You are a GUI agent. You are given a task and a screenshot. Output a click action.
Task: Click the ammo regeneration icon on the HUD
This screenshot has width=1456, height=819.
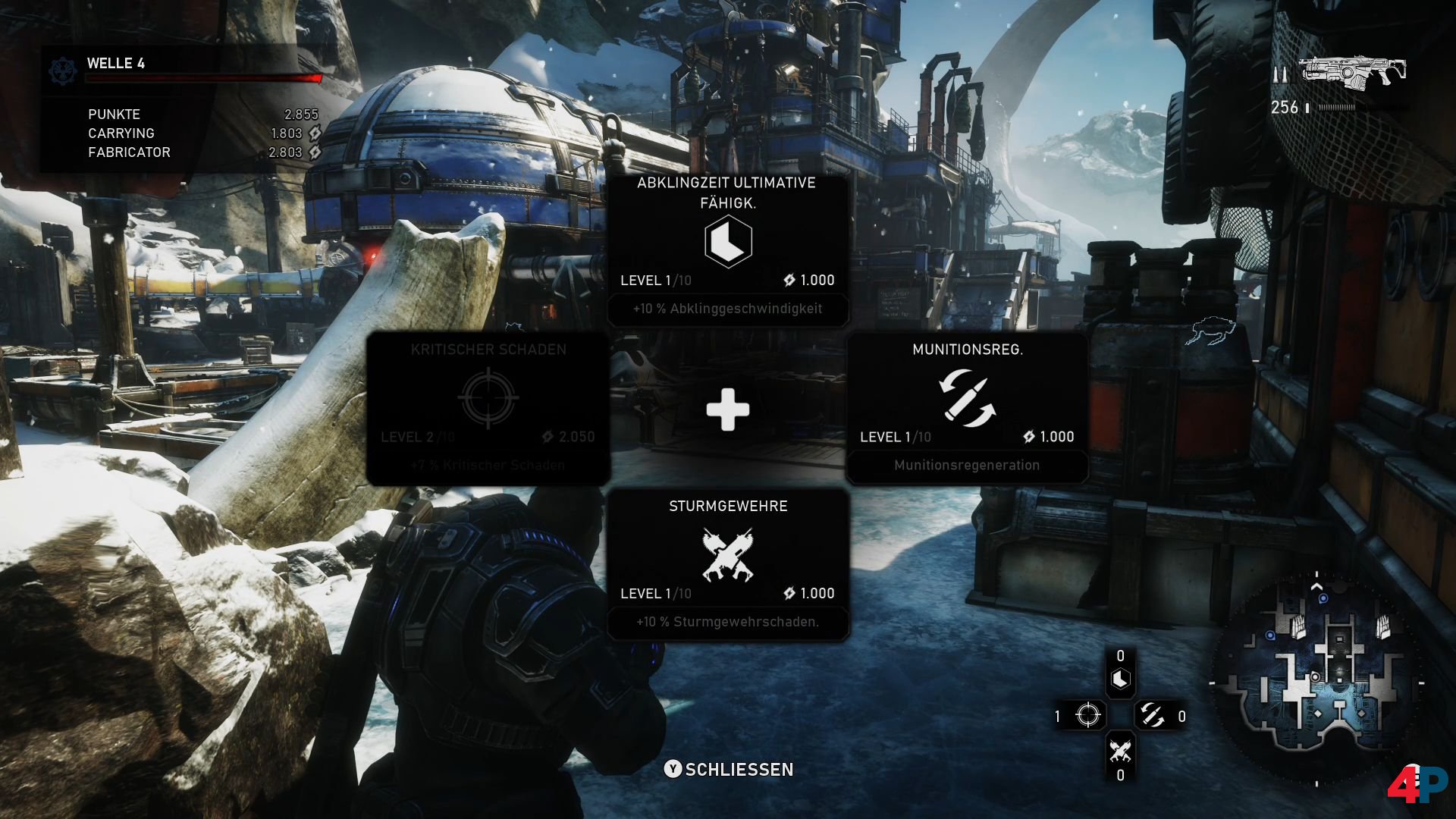coord(1151,715)
